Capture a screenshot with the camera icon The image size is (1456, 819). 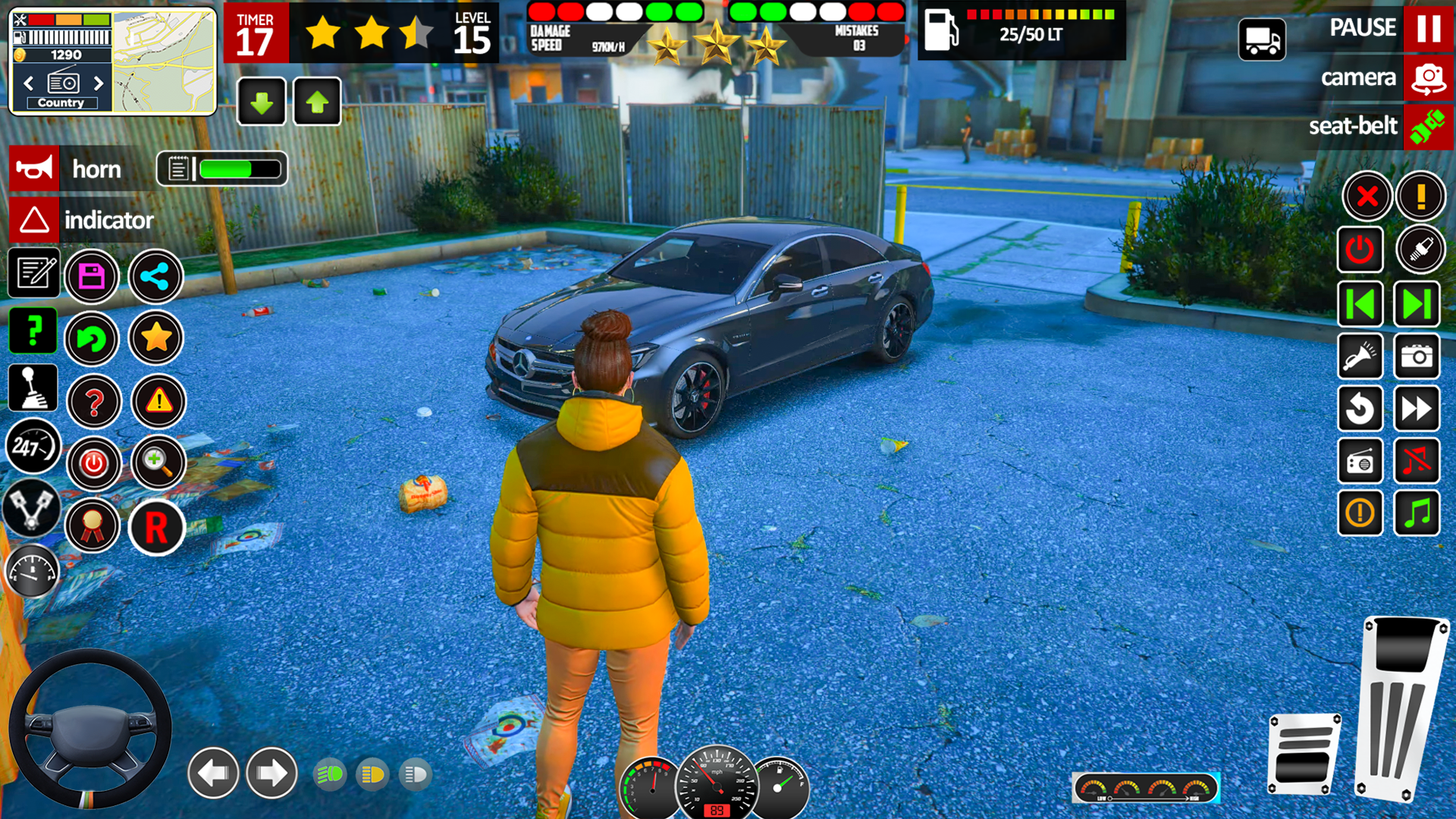click(1417, 356)
